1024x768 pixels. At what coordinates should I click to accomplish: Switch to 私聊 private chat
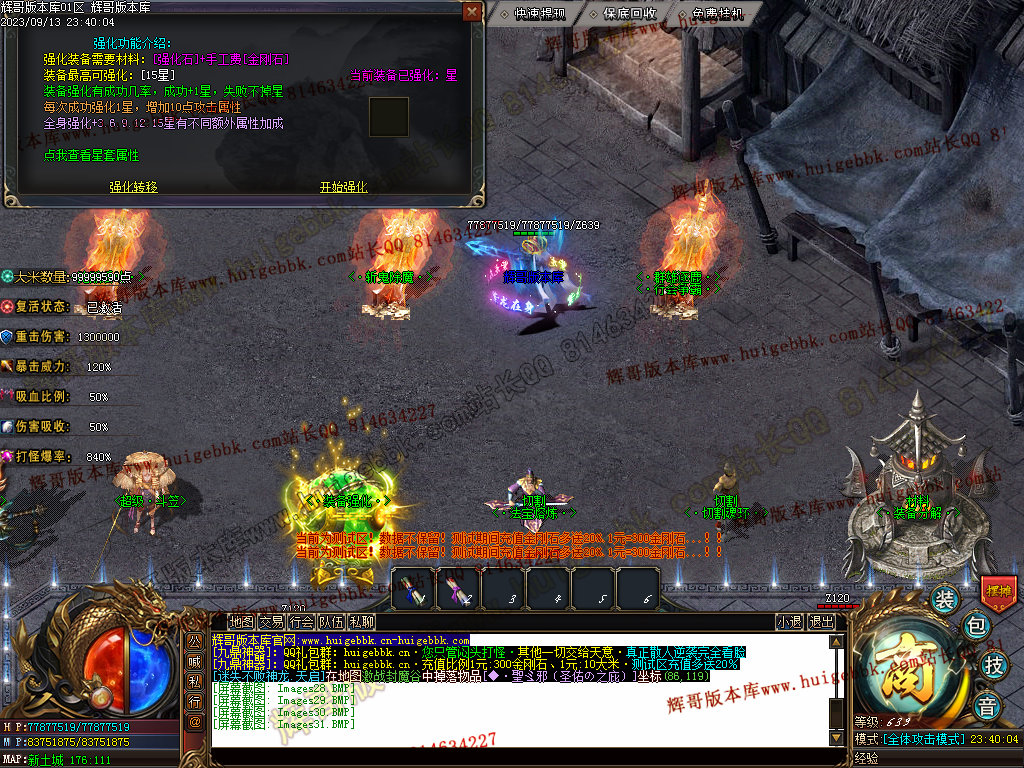coord(361,622)
